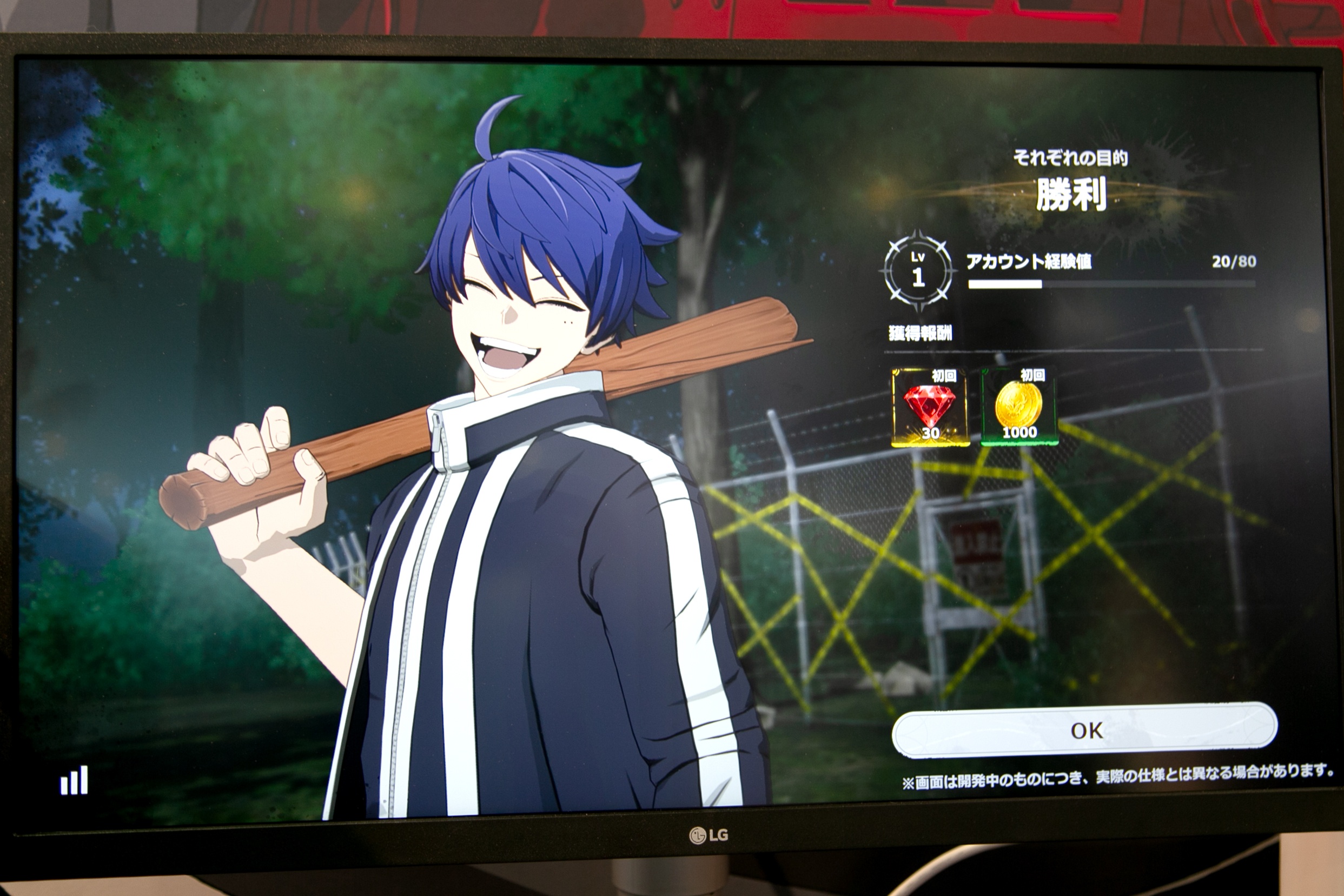Viewport: 1344px width, 896px height.
Task: Inspect the 1000 gold coin reward
Action: [x=1019, y=407]
